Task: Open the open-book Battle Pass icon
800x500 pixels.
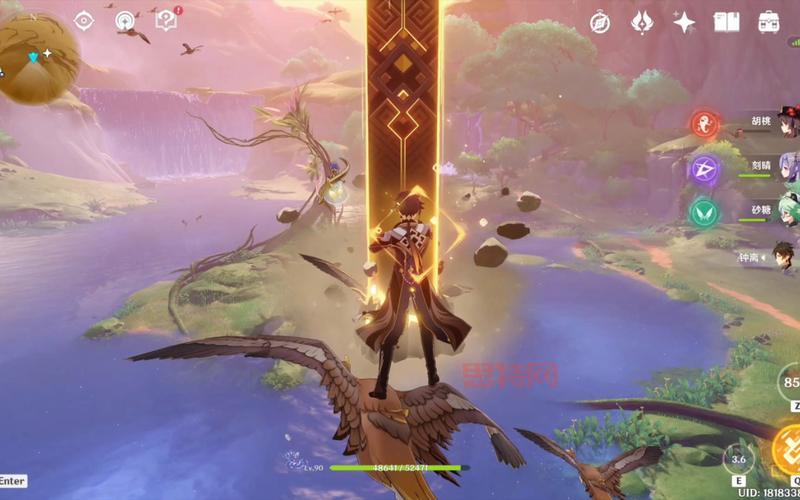Action: click(726, 22)
